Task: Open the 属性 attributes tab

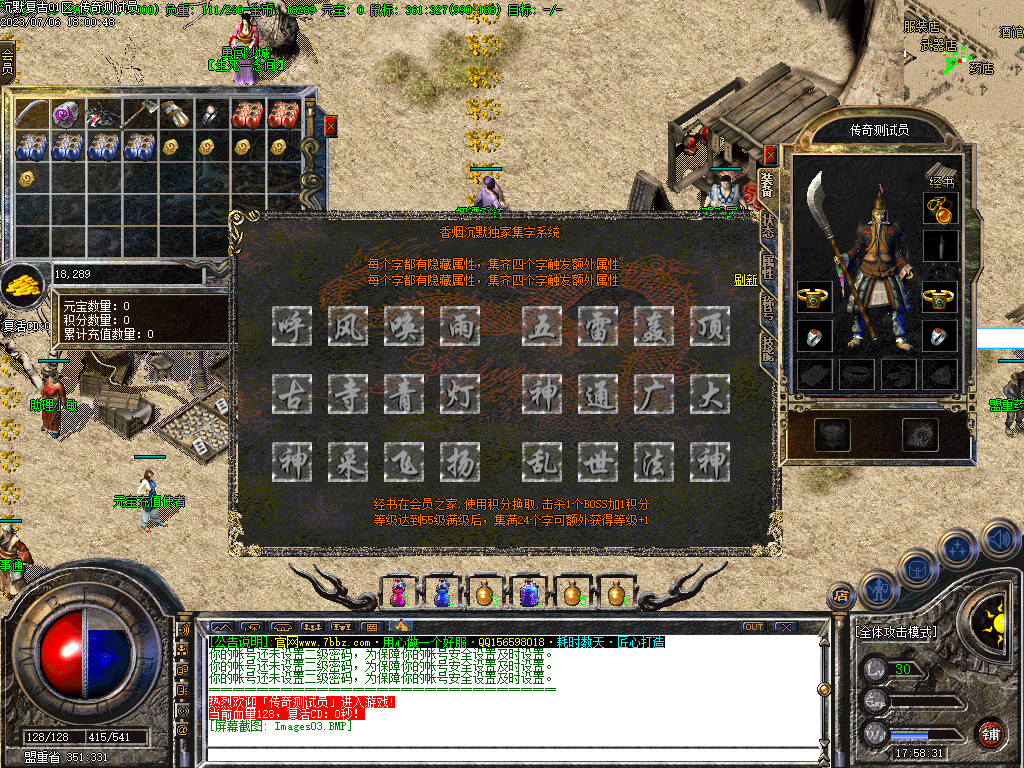Action: click(768, 265)
